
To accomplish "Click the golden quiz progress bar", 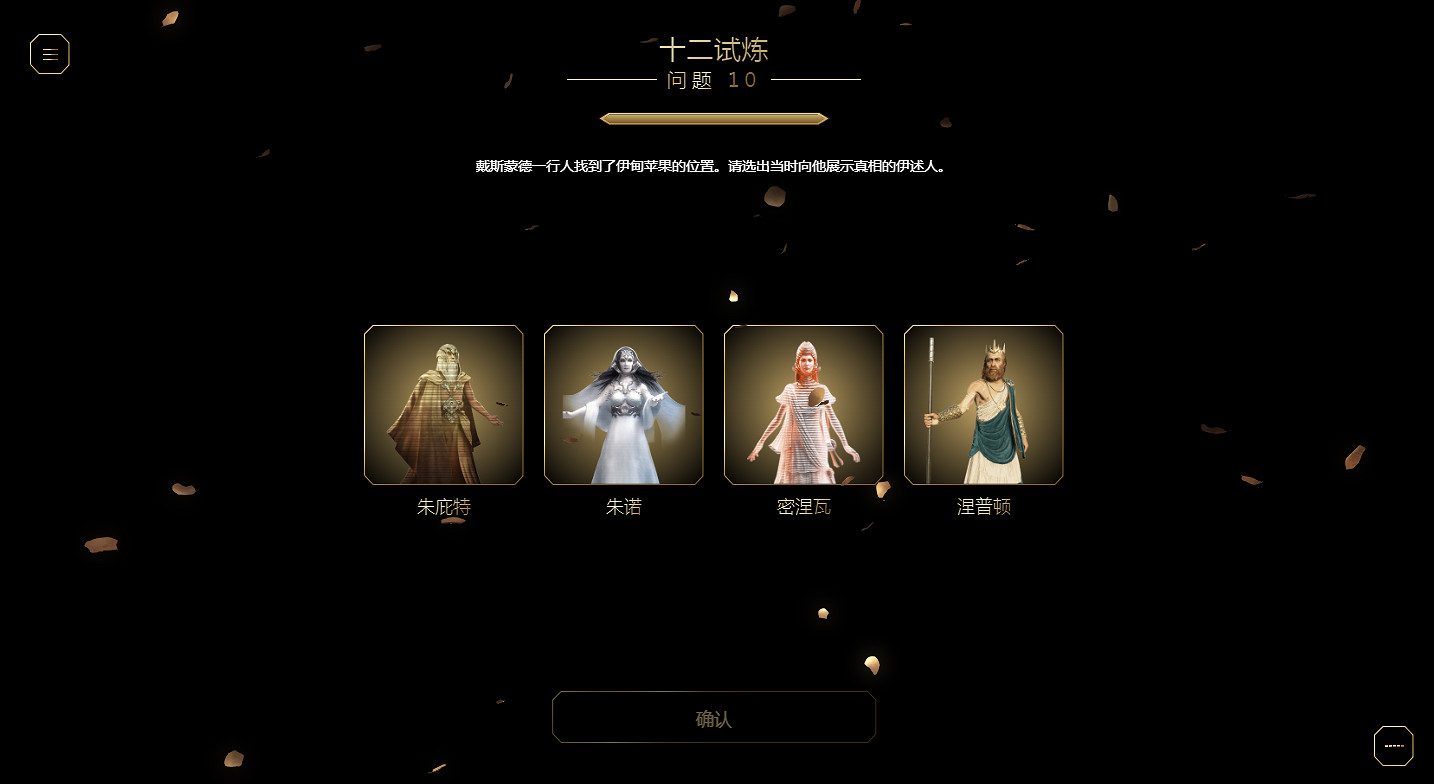I will pyautogui.click(x=713, y=118).
